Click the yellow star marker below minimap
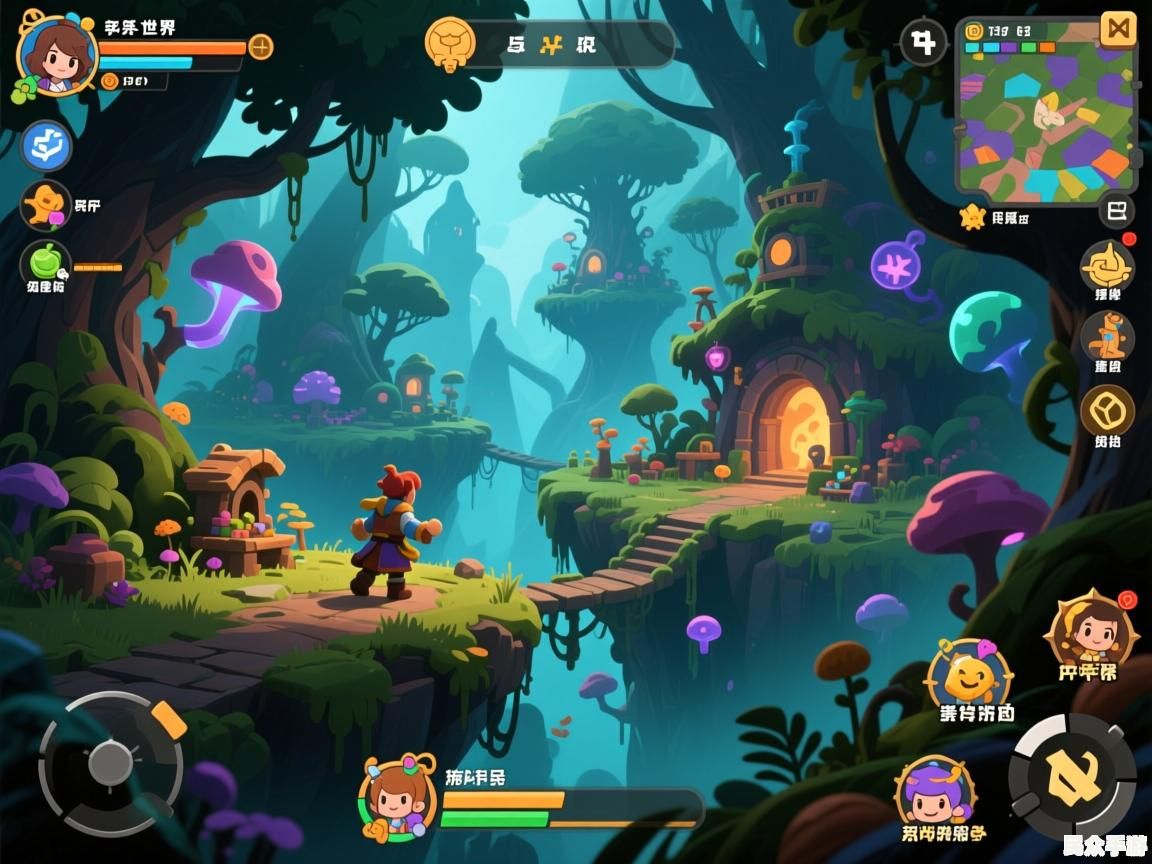This screenshot has width=1152, height=864. click(972, 217)
